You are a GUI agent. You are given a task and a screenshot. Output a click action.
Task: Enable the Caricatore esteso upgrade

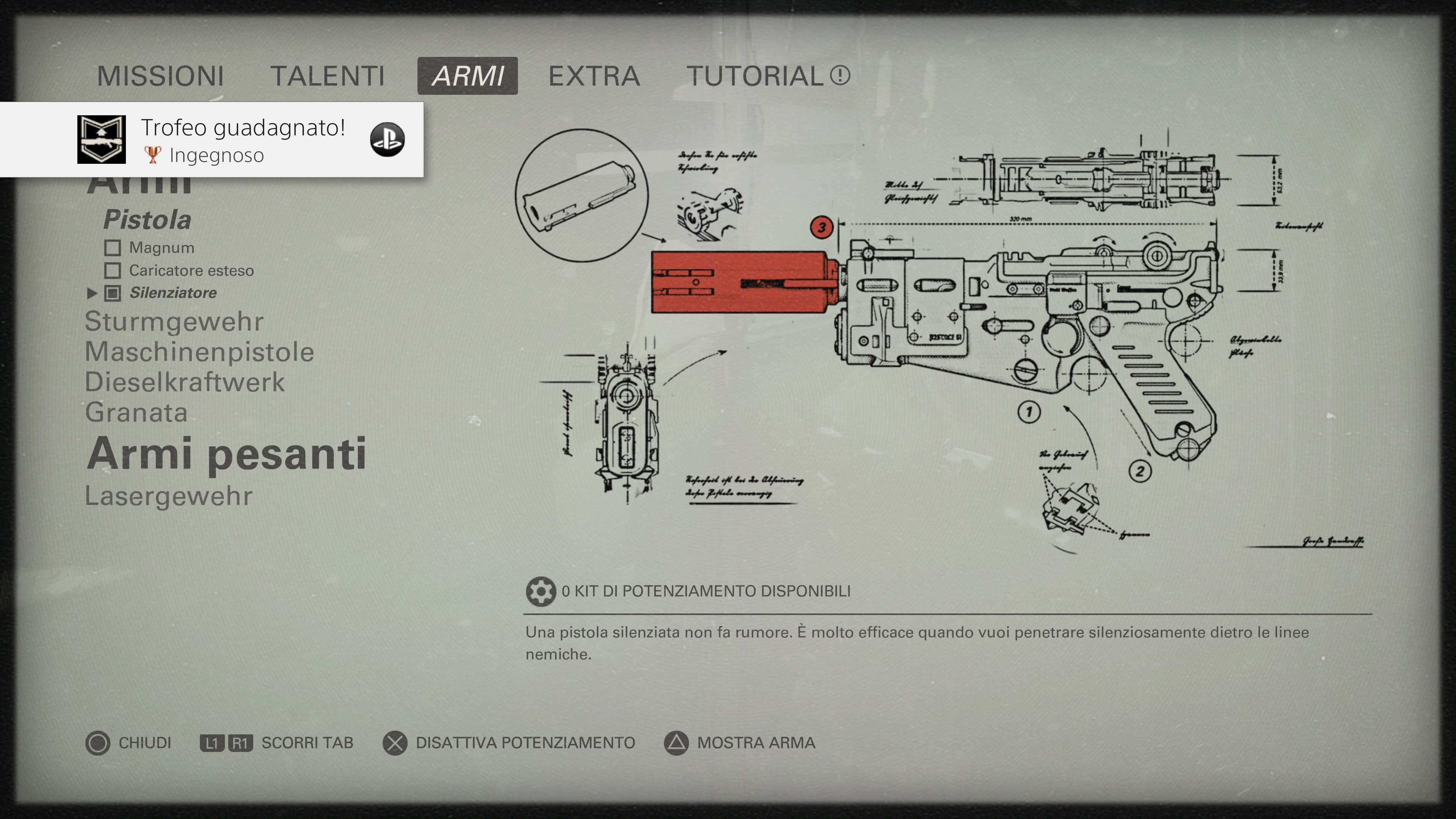tap(113, 271)
